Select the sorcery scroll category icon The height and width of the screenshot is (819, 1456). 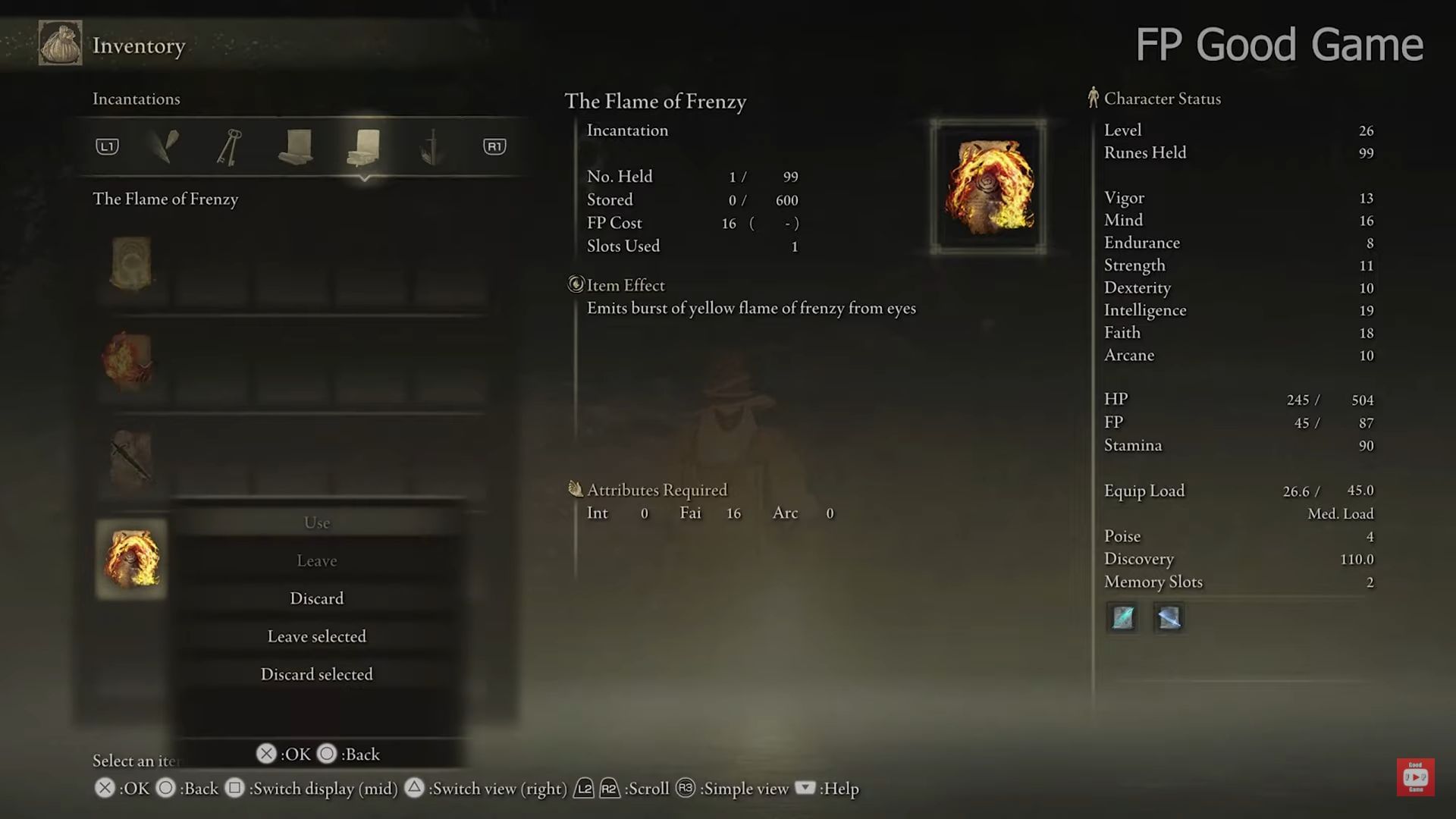296,146
